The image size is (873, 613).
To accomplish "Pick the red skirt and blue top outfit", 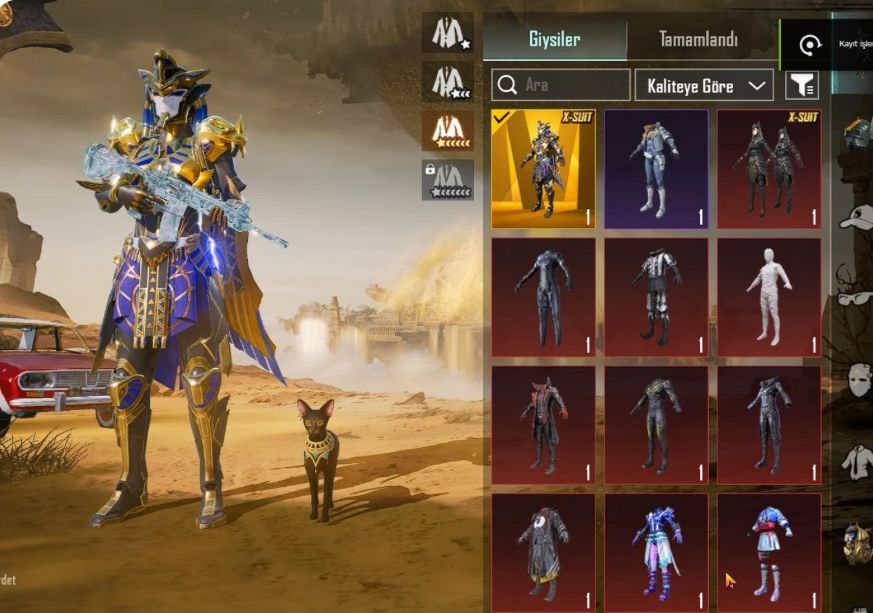I will pyautogui.click(x=769, y=552).
